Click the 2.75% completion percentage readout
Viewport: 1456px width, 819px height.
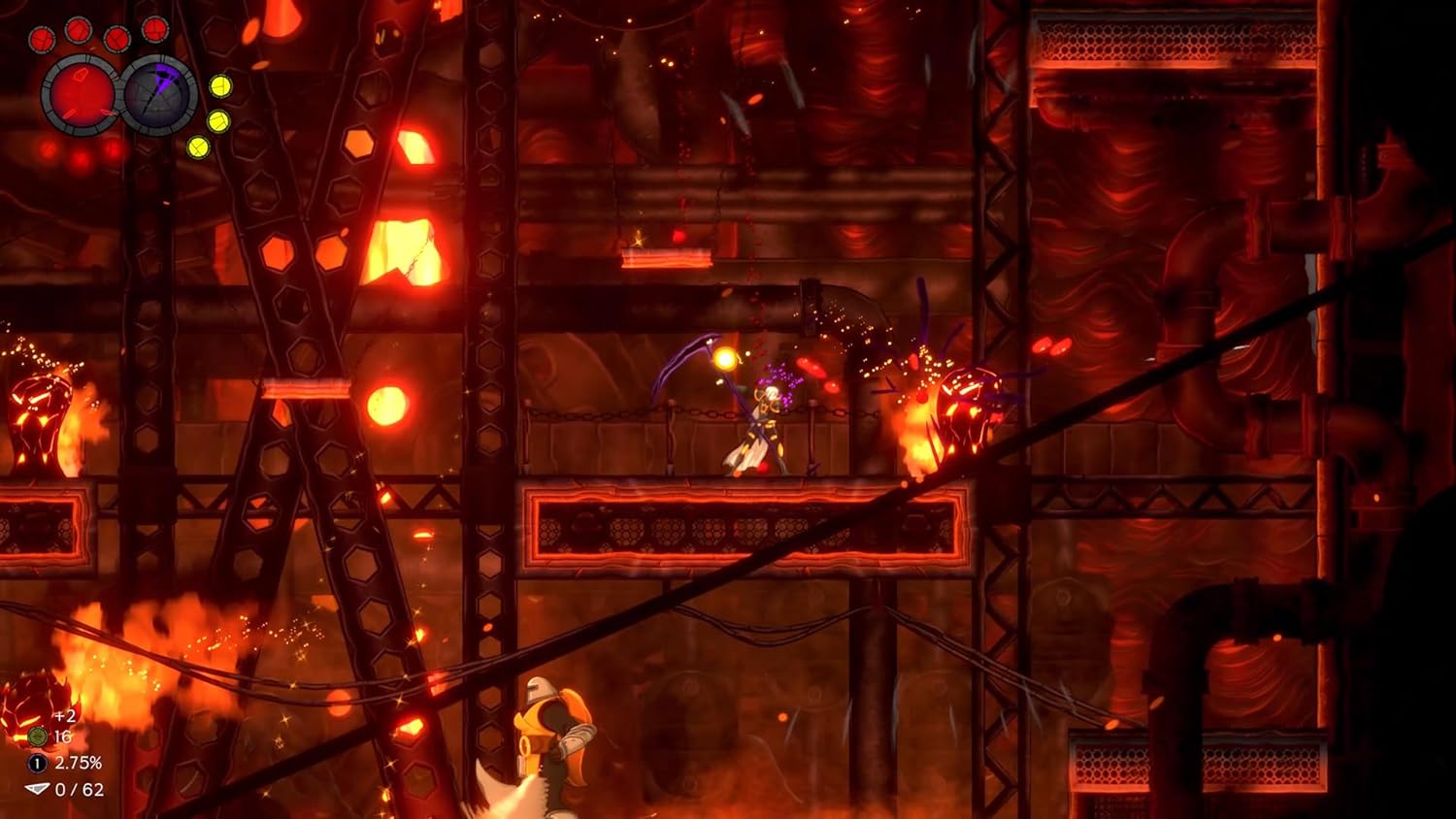78,764
